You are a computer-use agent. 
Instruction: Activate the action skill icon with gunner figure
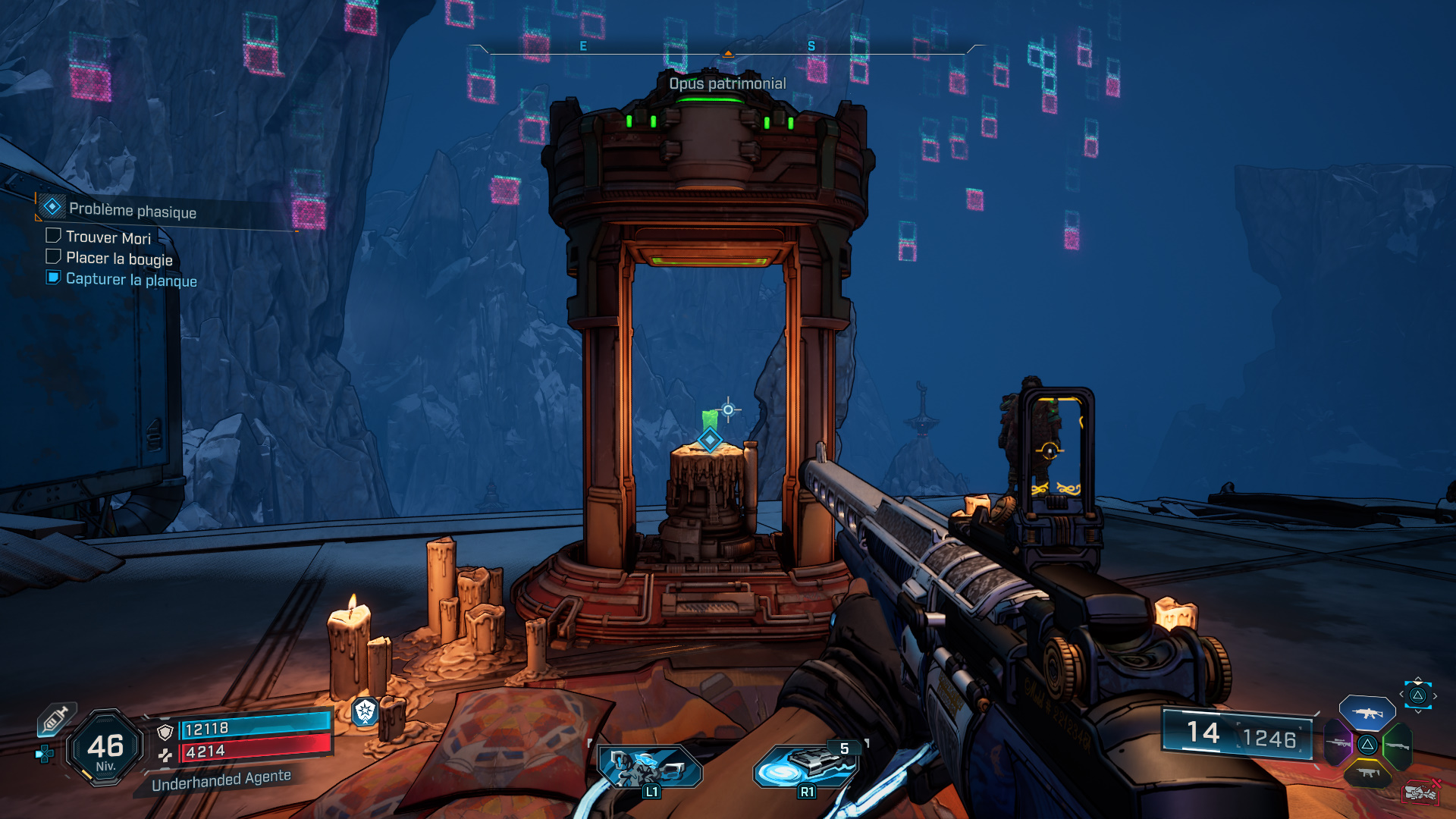(649, 766)
